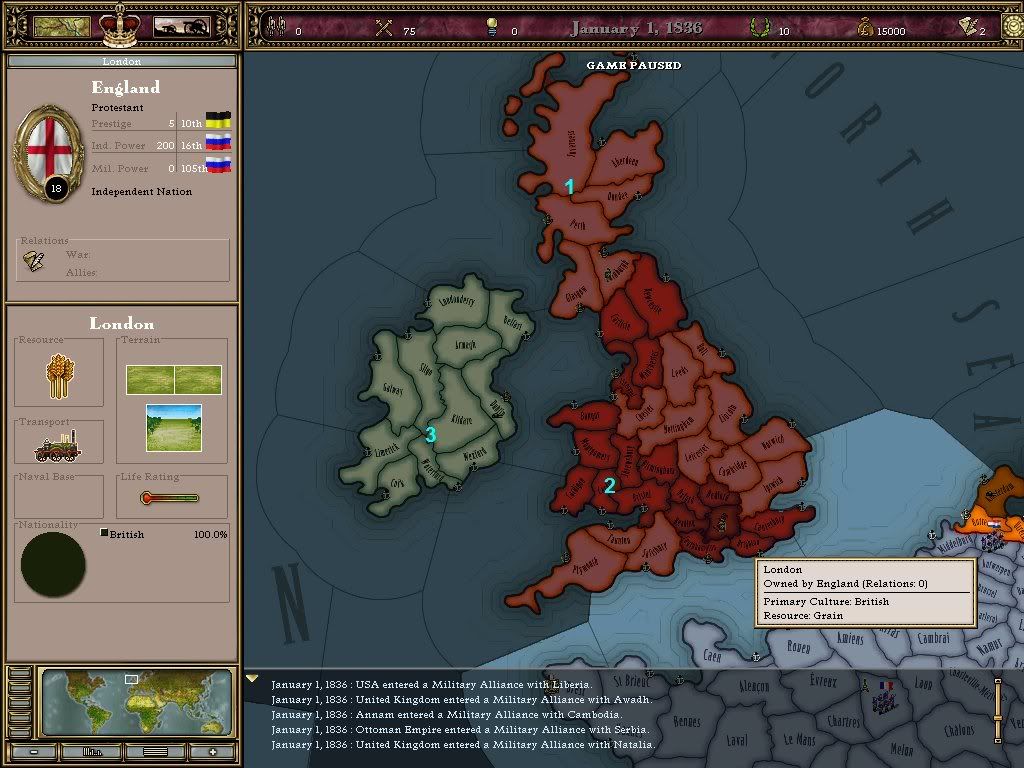Select the grain resource icon
This screenshot has height=768, width=1024.
(x=60, y=373)
